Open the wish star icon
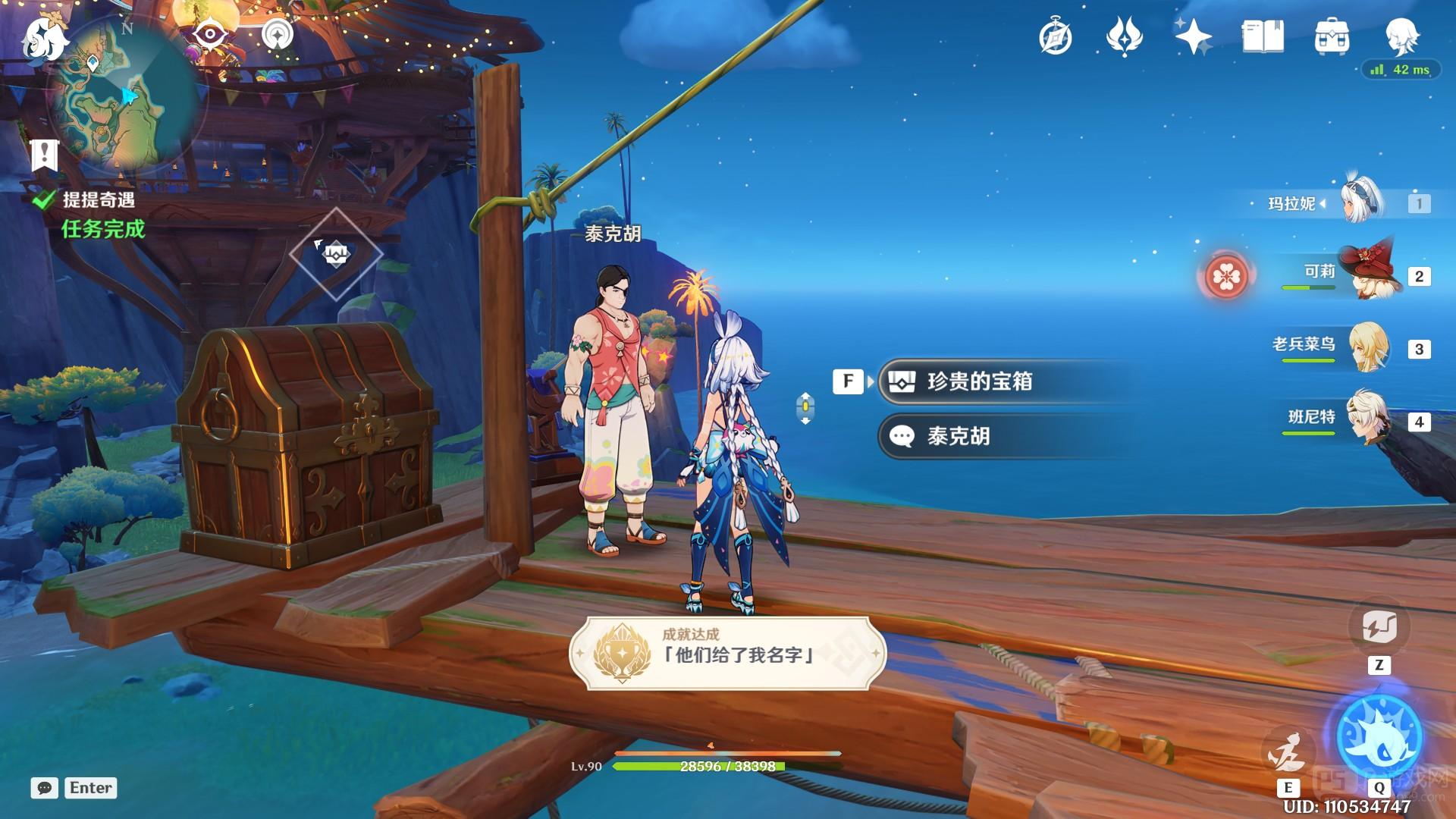This screenshot has height=819, width=1456. (x=1193, y=37)
